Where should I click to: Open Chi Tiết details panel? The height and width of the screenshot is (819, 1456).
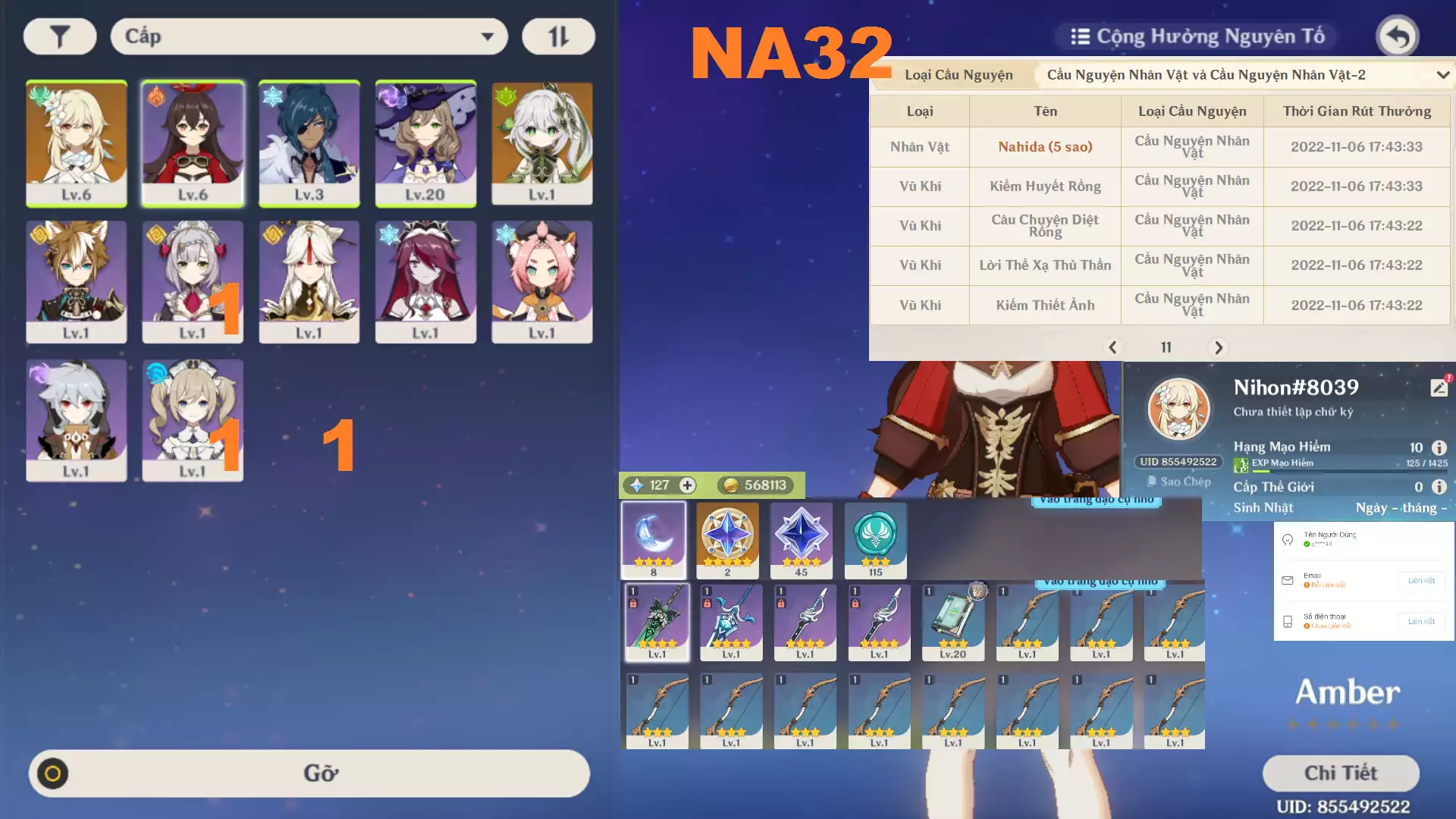pyautogui.click(x=1341, y=773)
